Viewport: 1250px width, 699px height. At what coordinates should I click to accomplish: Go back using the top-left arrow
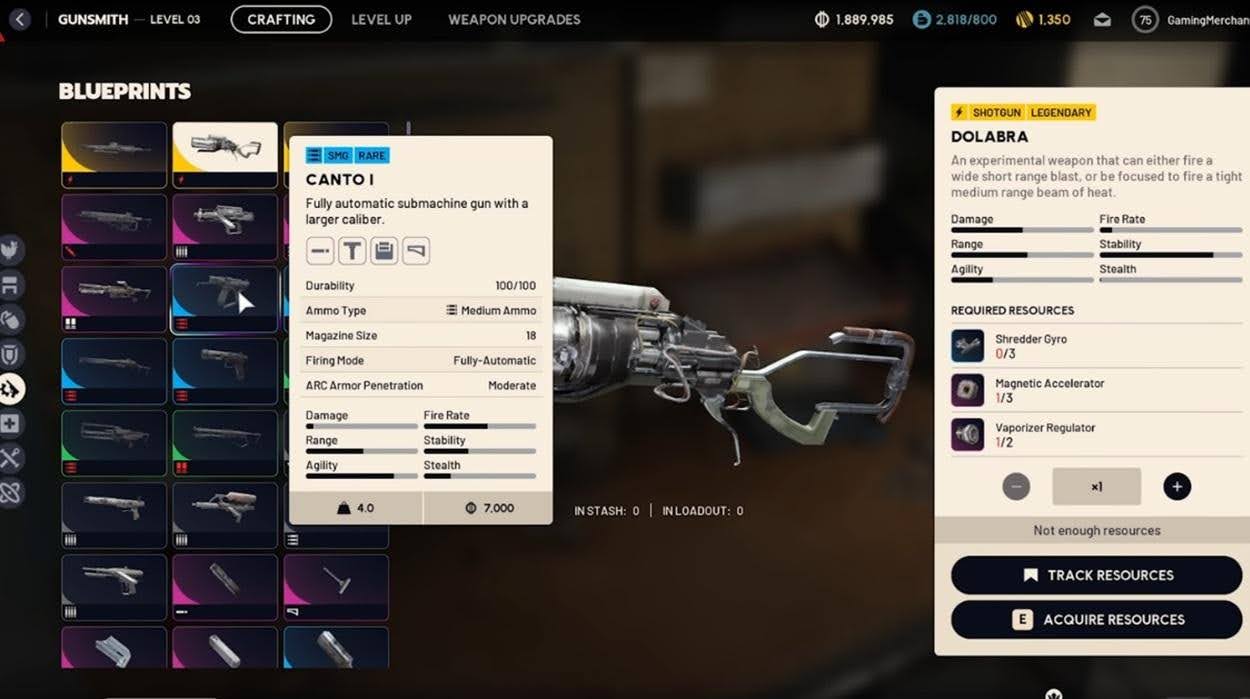tap(20, 19)
